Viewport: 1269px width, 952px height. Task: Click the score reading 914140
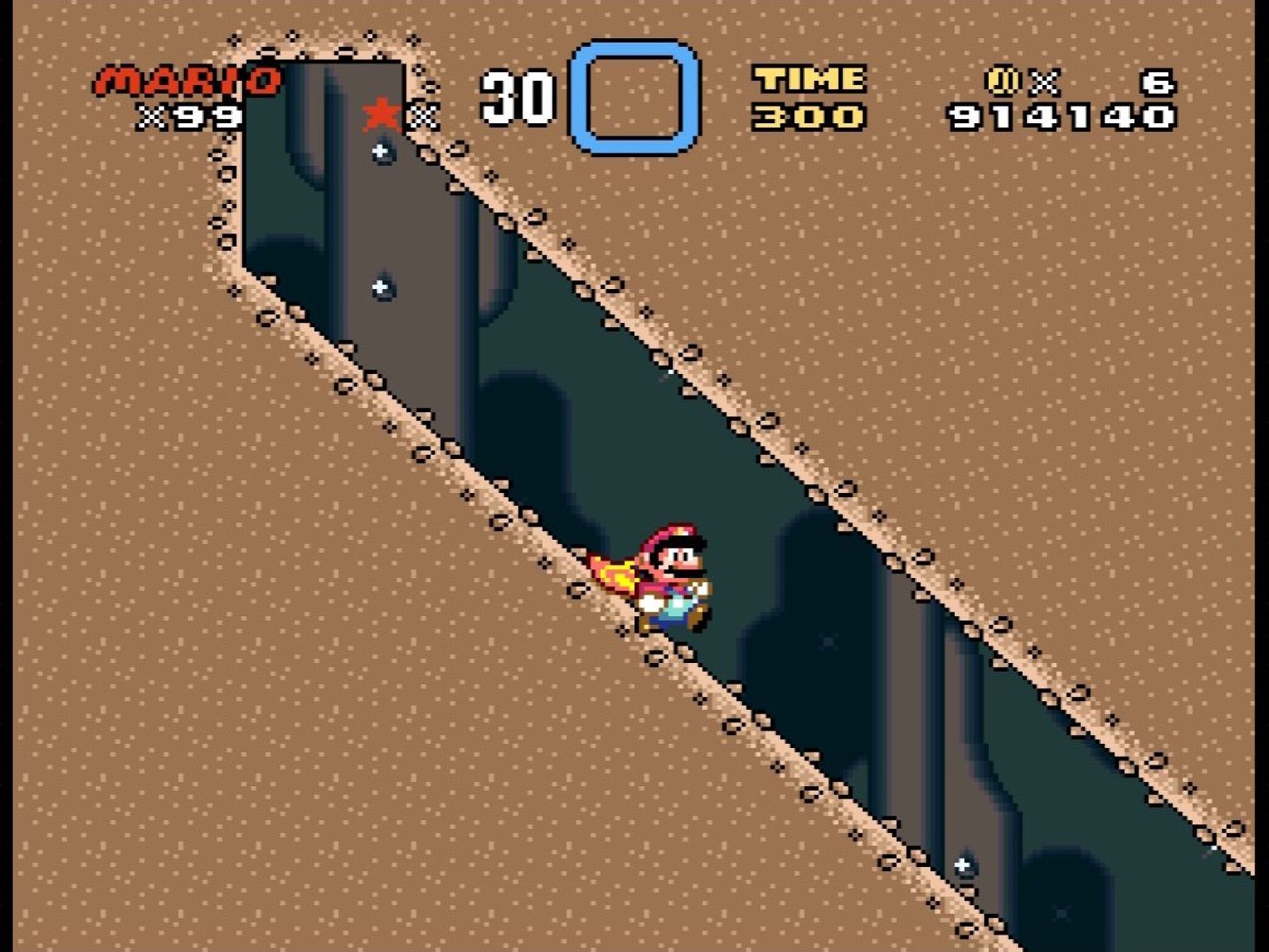coord(1063,114)
